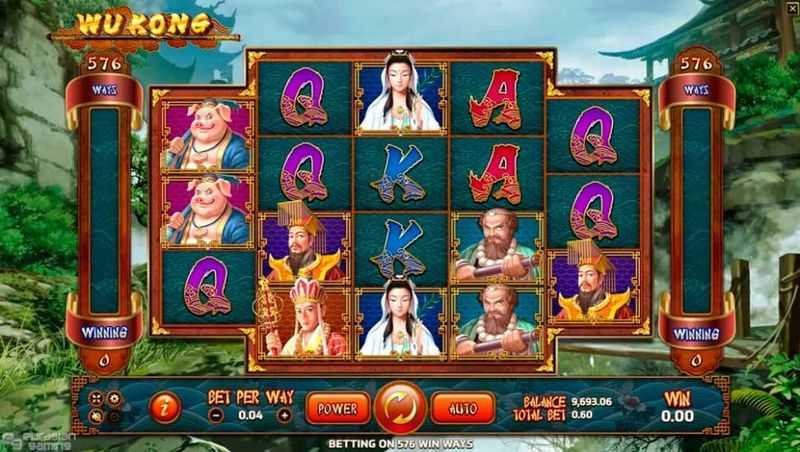Image resolution: width=800 pixels, height=452 pixels.
Task: Increase bet per way with plus
Action: [x=284, y=415]
